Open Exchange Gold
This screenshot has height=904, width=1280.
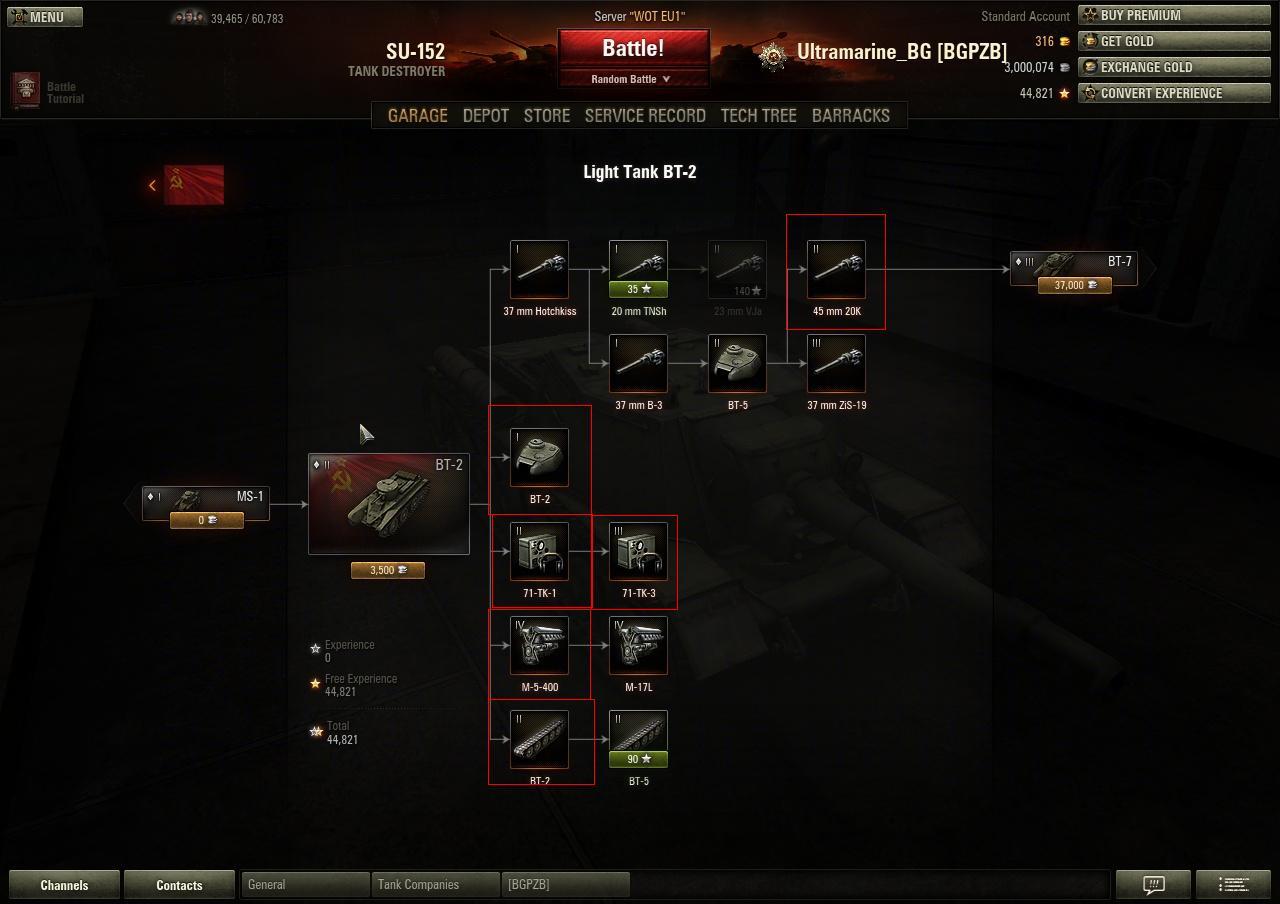(1174, 68)
